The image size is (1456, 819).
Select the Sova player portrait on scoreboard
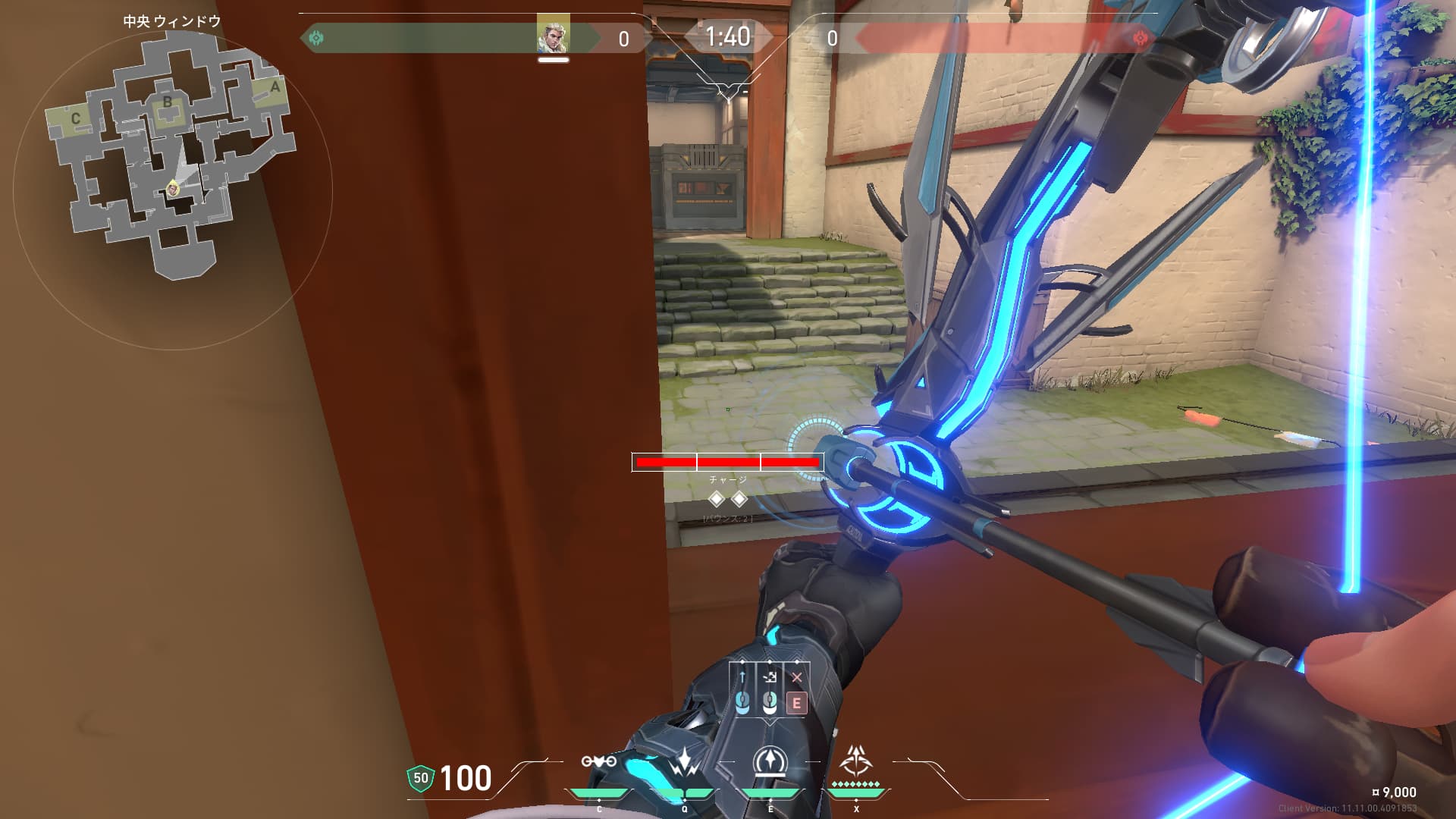click(553, 35)
